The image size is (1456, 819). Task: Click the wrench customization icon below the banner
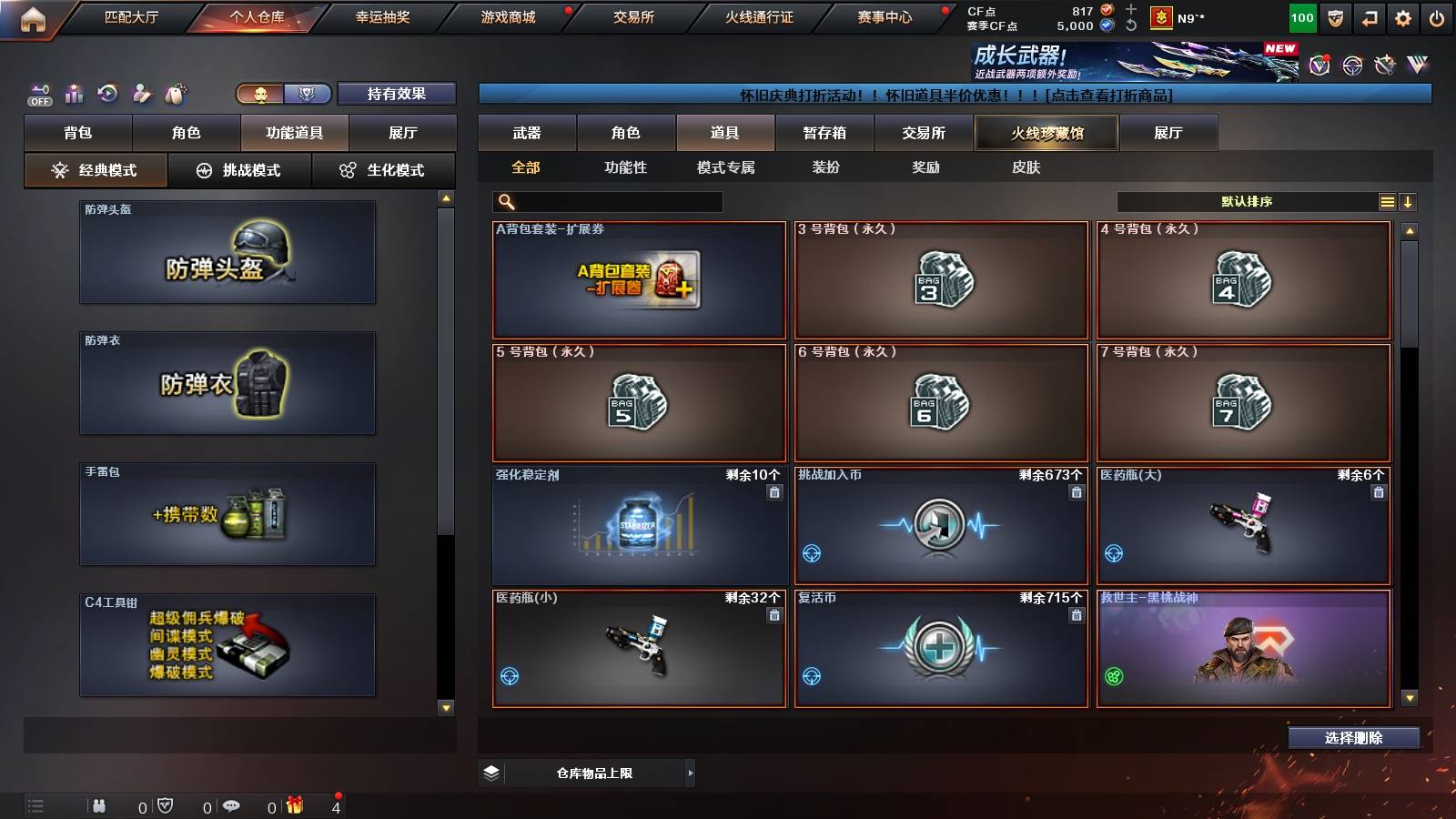click(x=1385, y=65)
